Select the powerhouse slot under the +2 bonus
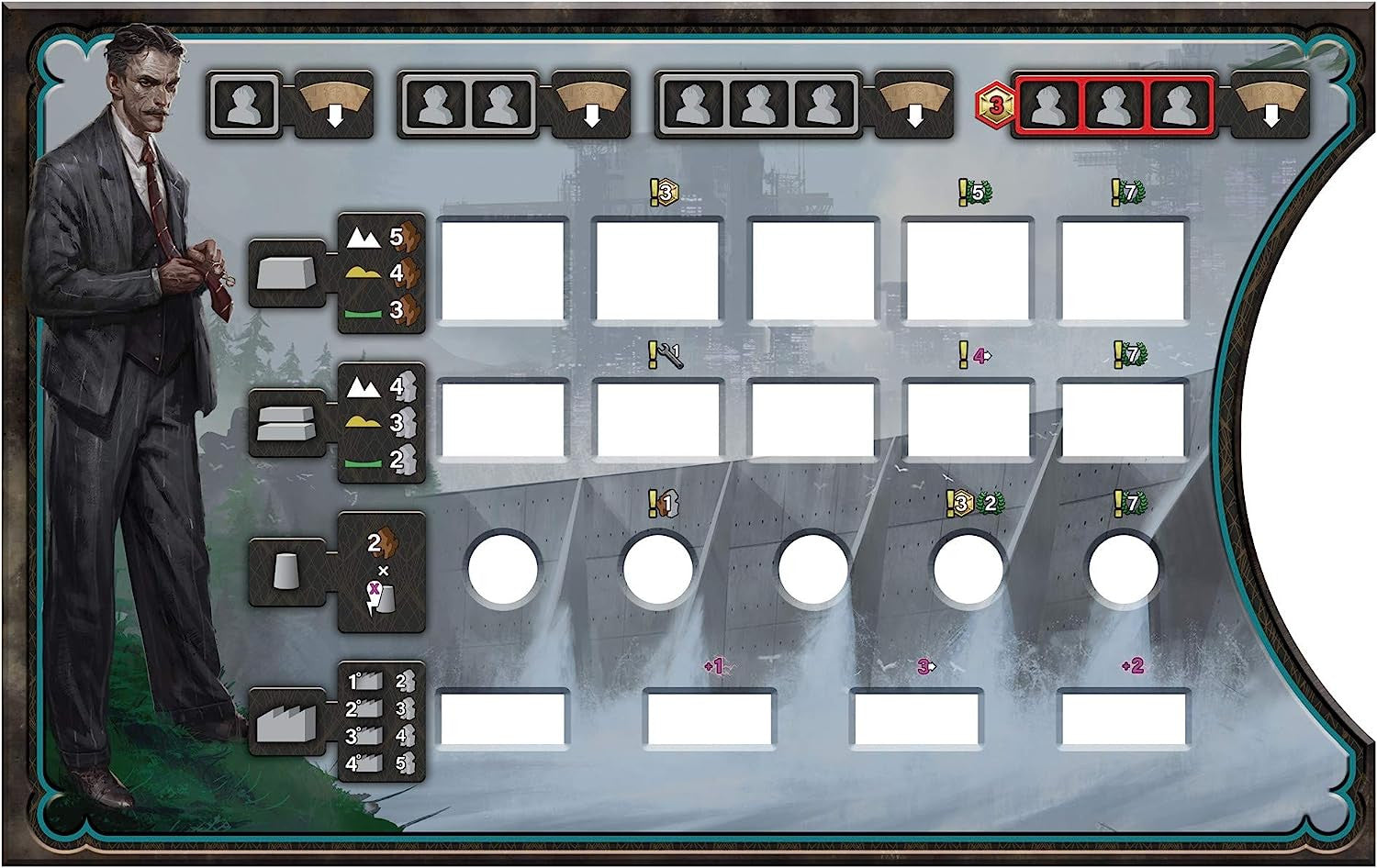 (1123, 718)
